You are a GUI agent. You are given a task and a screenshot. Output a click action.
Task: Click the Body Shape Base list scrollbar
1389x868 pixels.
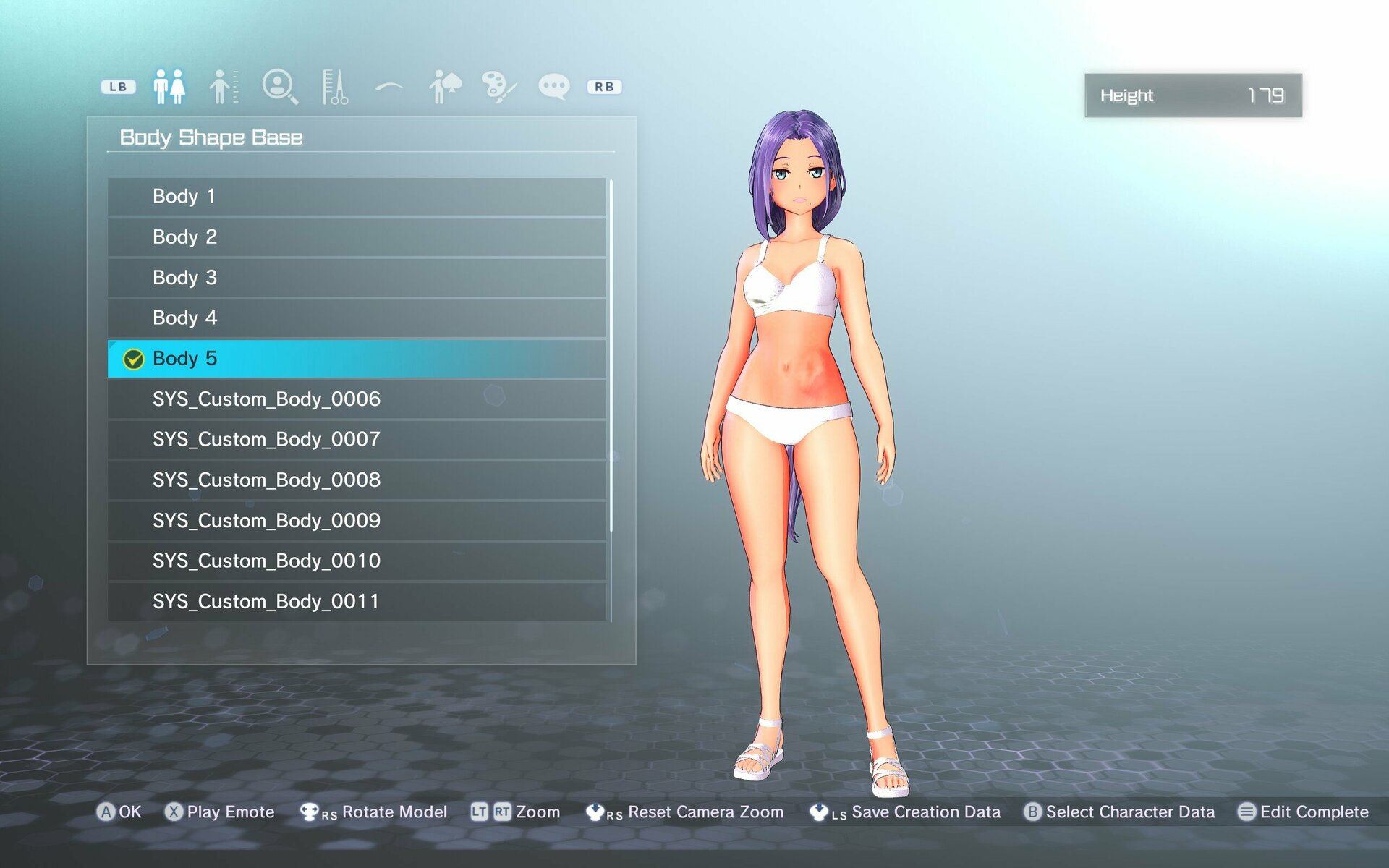click(x=611, y=354)
